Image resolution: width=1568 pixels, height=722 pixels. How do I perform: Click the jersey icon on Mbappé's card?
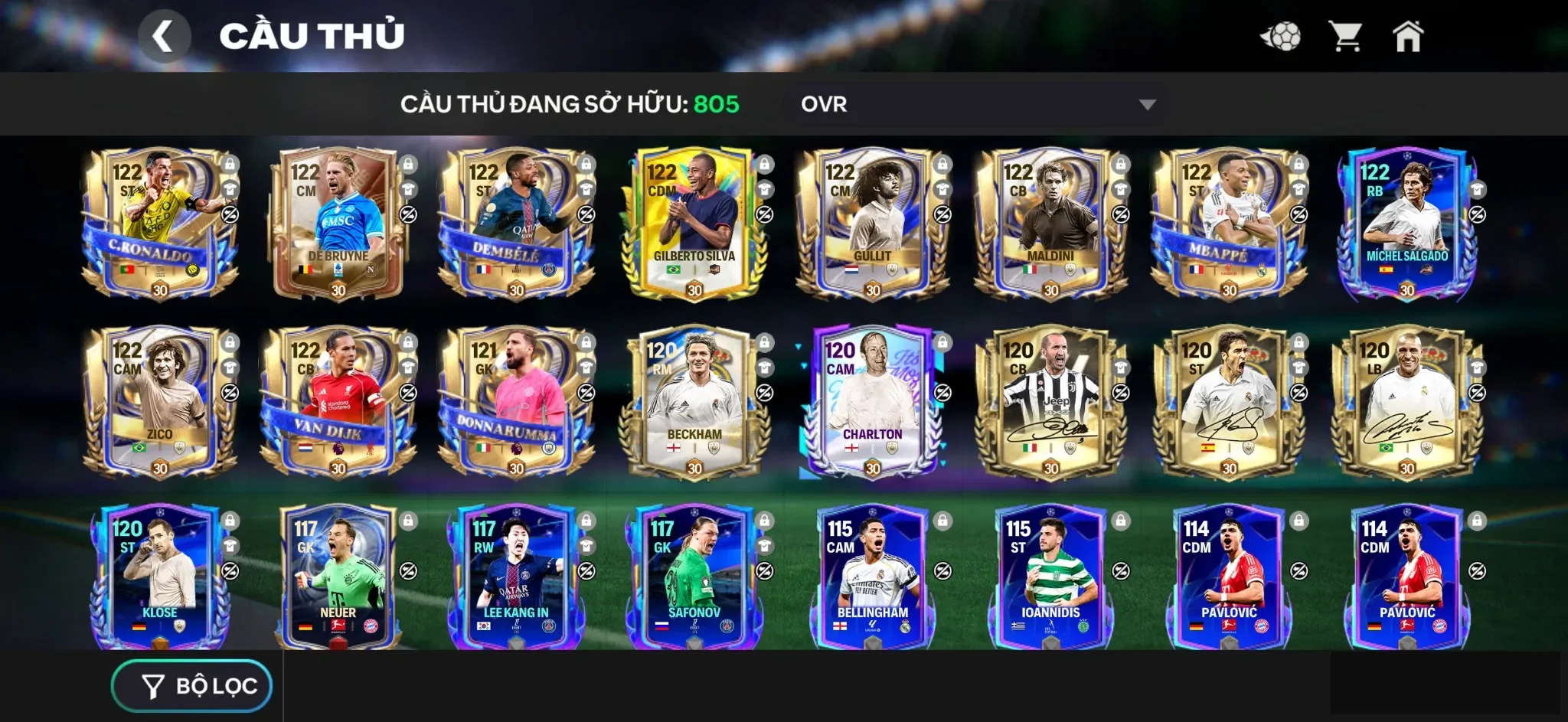coord(1299,188)
